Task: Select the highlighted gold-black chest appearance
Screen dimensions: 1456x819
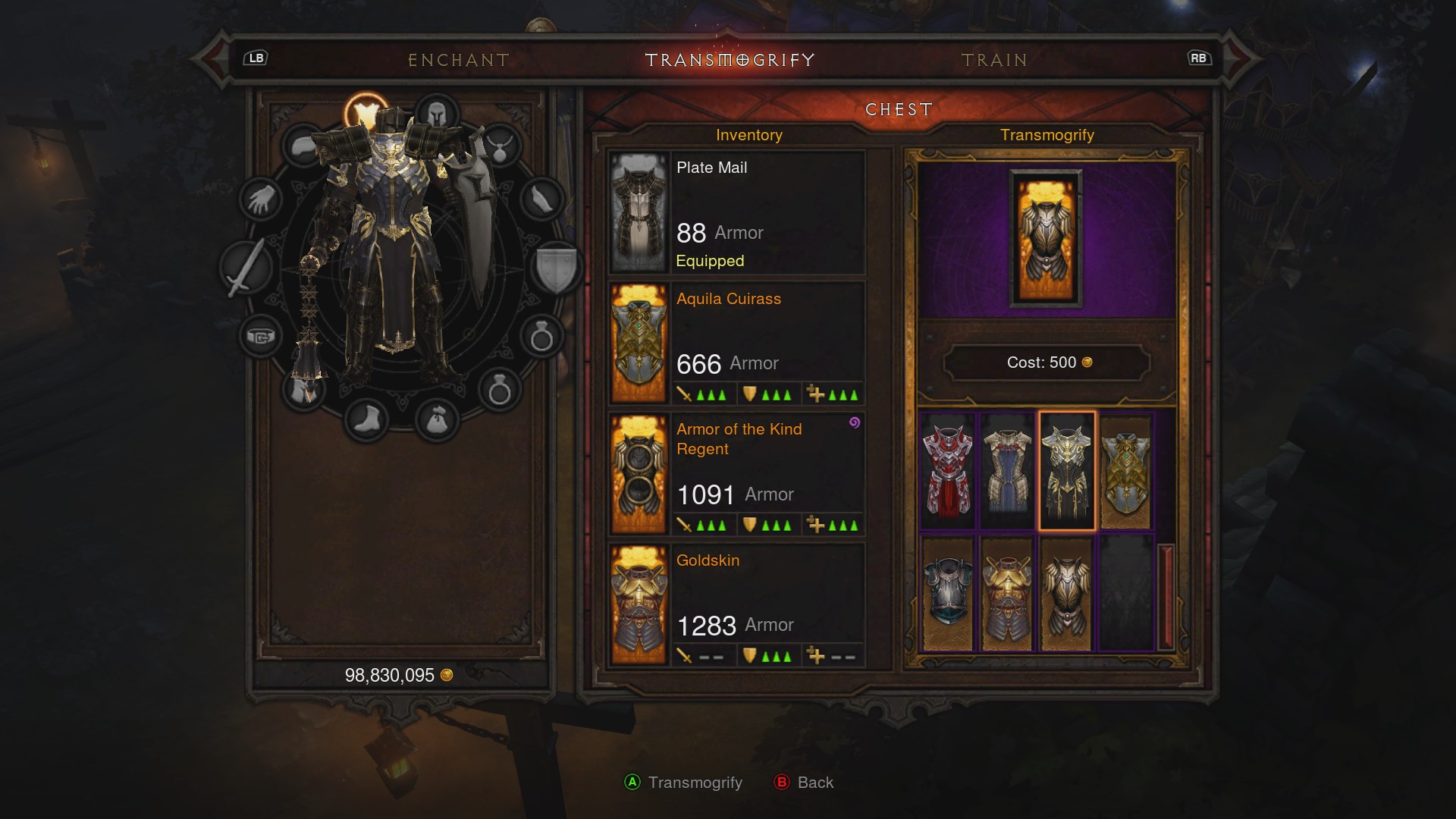Action: point(1066,470)
